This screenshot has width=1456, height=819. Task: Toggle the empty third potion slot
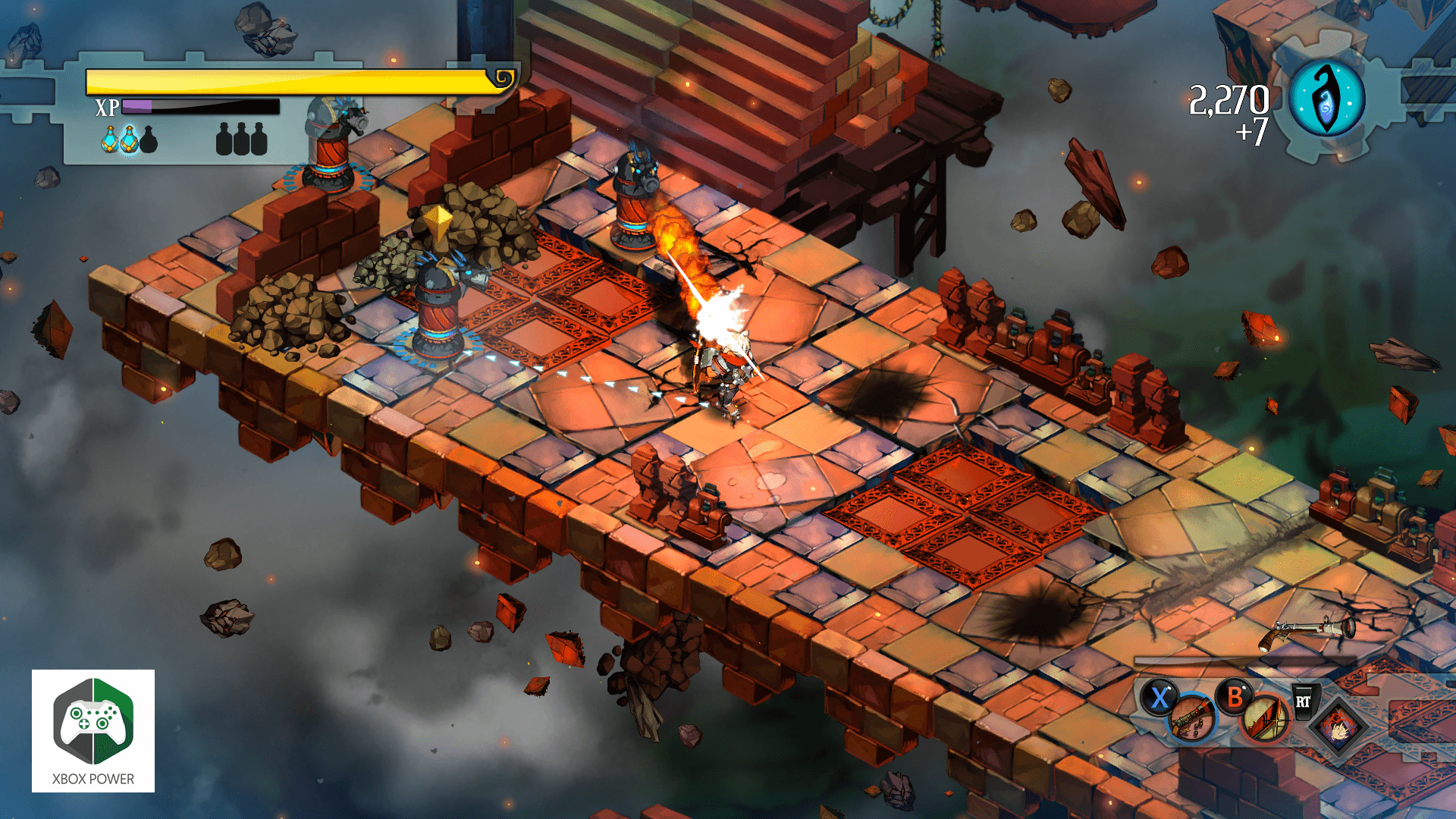pos(149,140)
